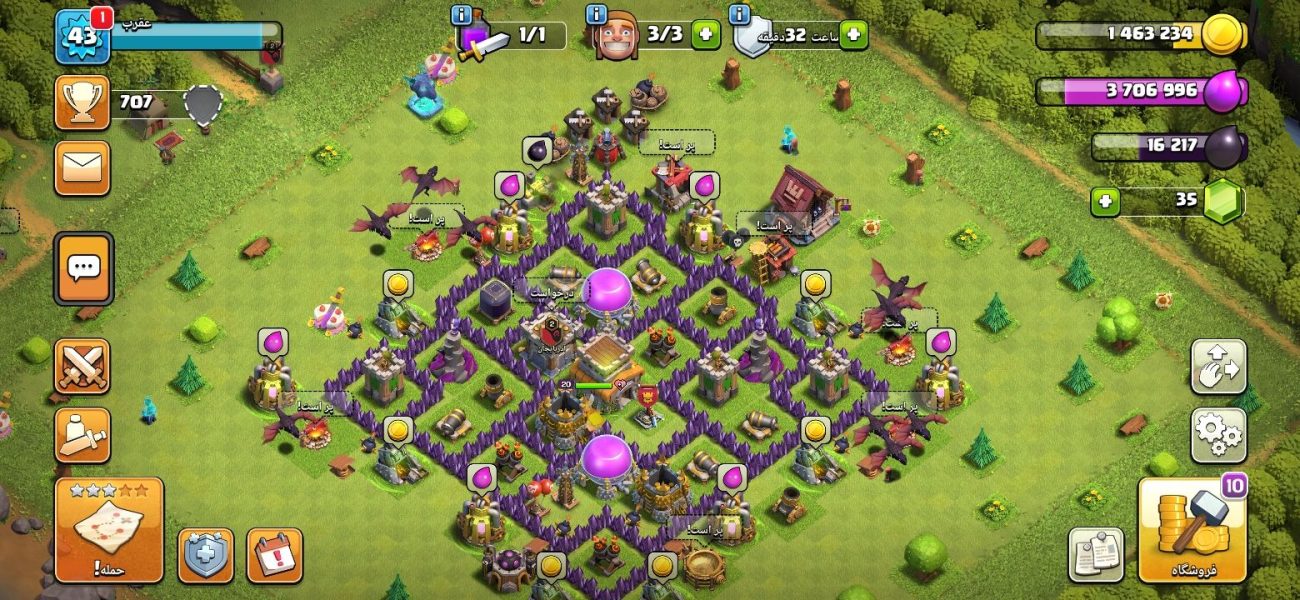Open the army overview button
This screenshot has width=1300, height=600.
[x=82, y=434]
